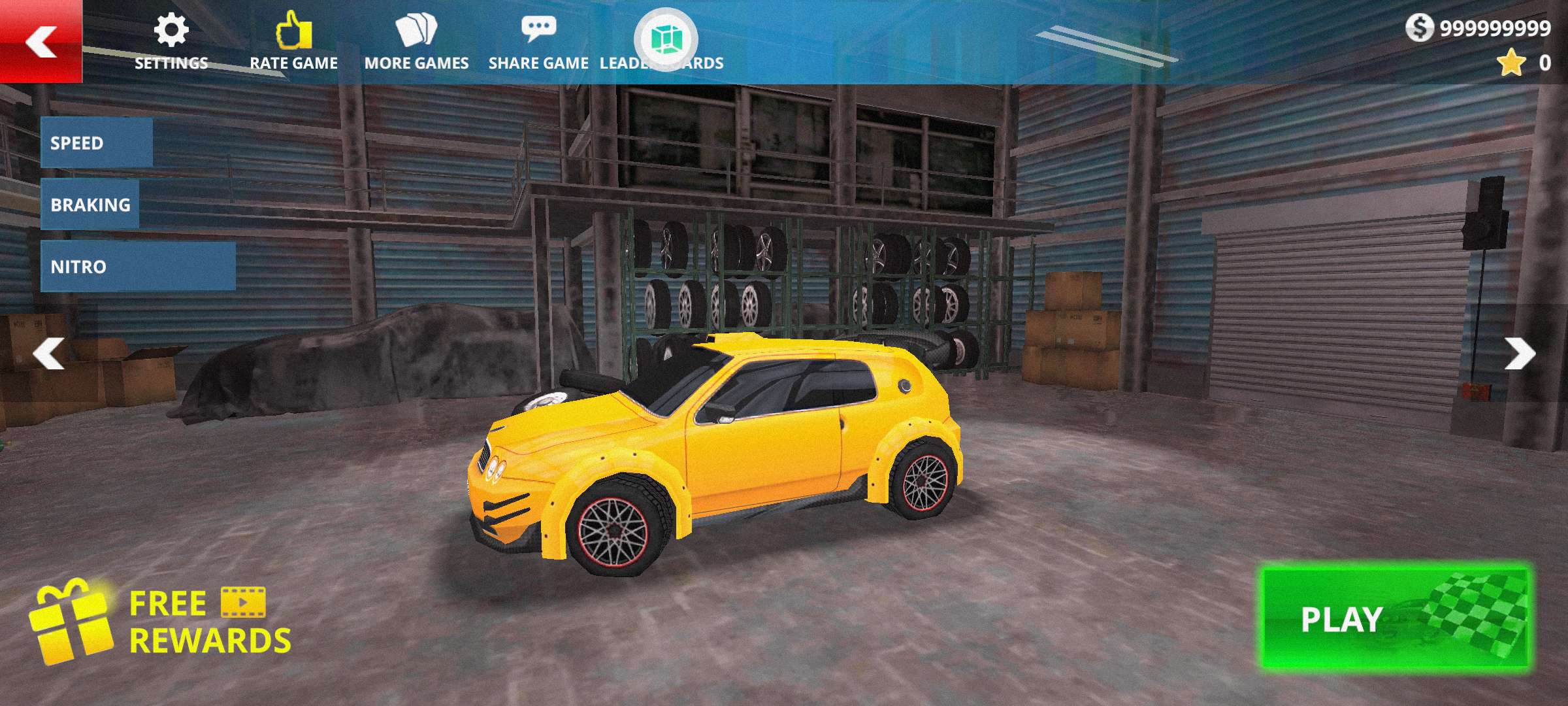Show the previous car
1568x706 pixels.
tap(49, 354)
